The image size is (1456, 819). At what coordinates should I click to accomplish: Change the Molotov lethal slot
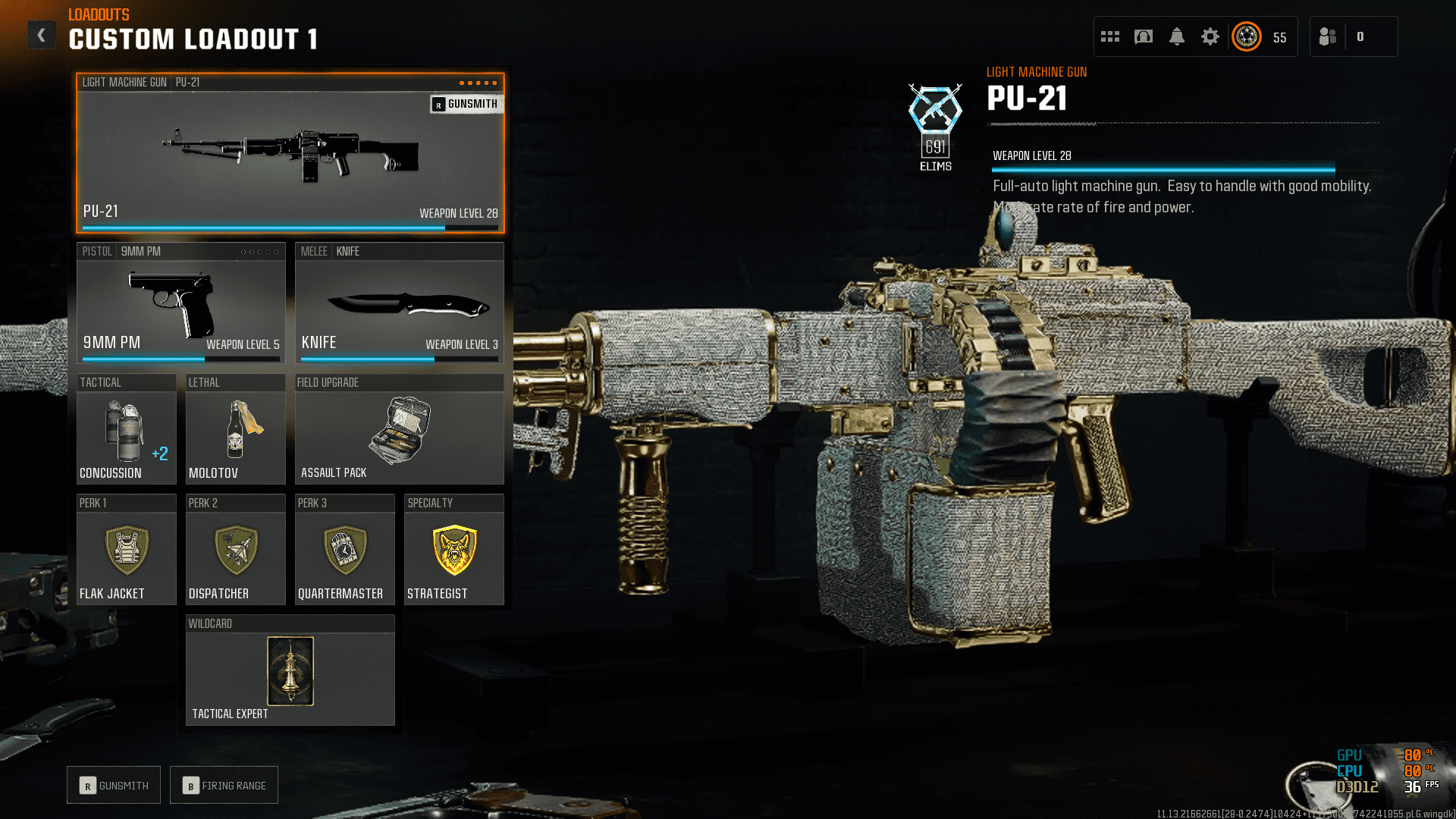tap(235, 429)
